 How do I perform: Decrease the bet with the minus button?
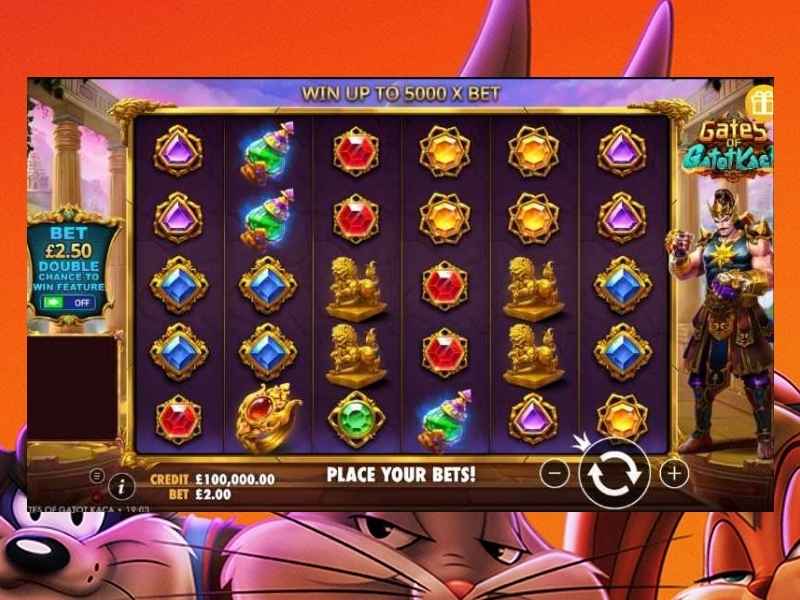[x=558, y=473]
